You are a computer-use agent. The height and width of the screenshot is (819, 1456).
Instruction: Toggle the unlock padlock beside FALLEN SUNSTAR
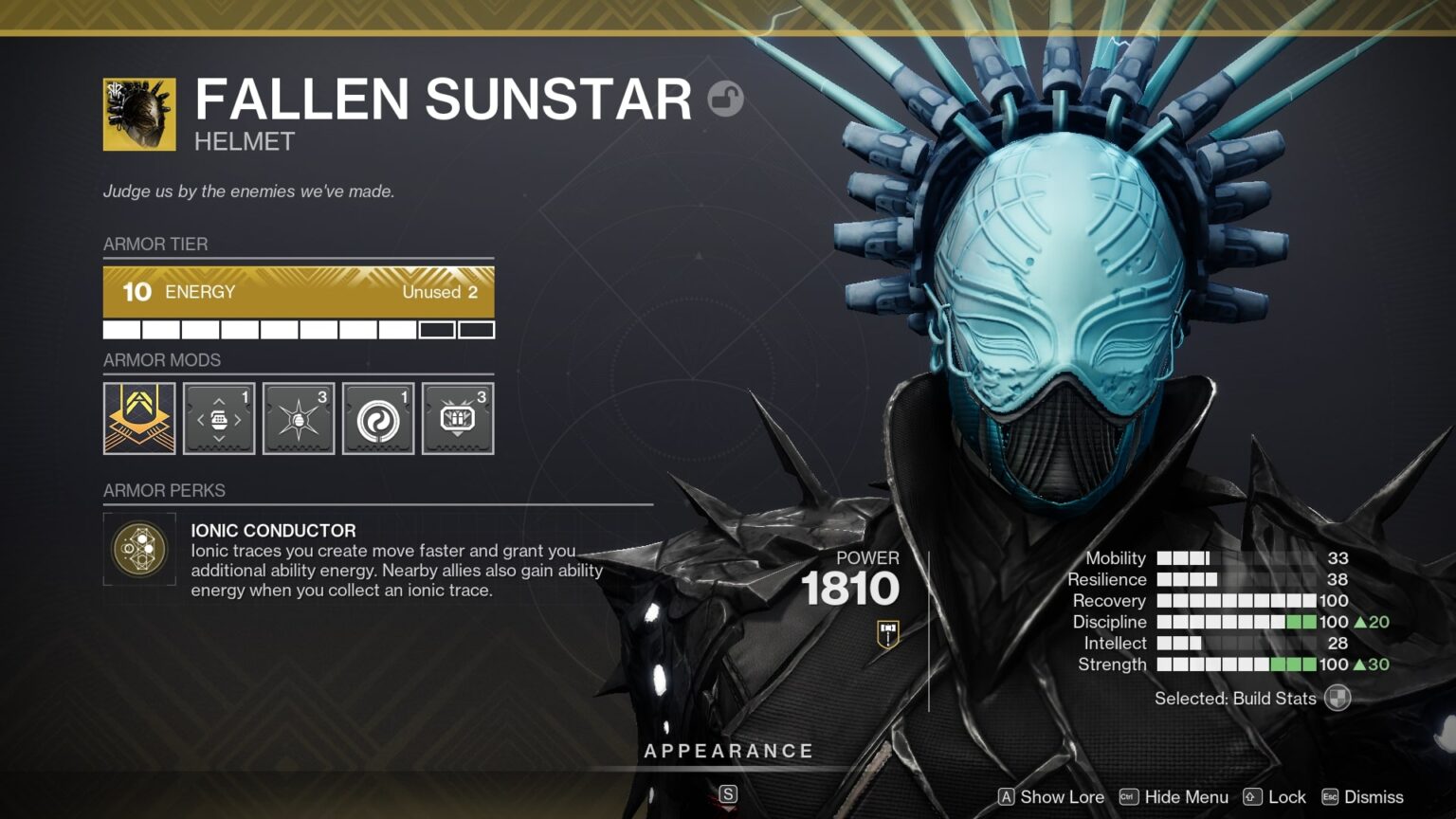tap(725, 97)
